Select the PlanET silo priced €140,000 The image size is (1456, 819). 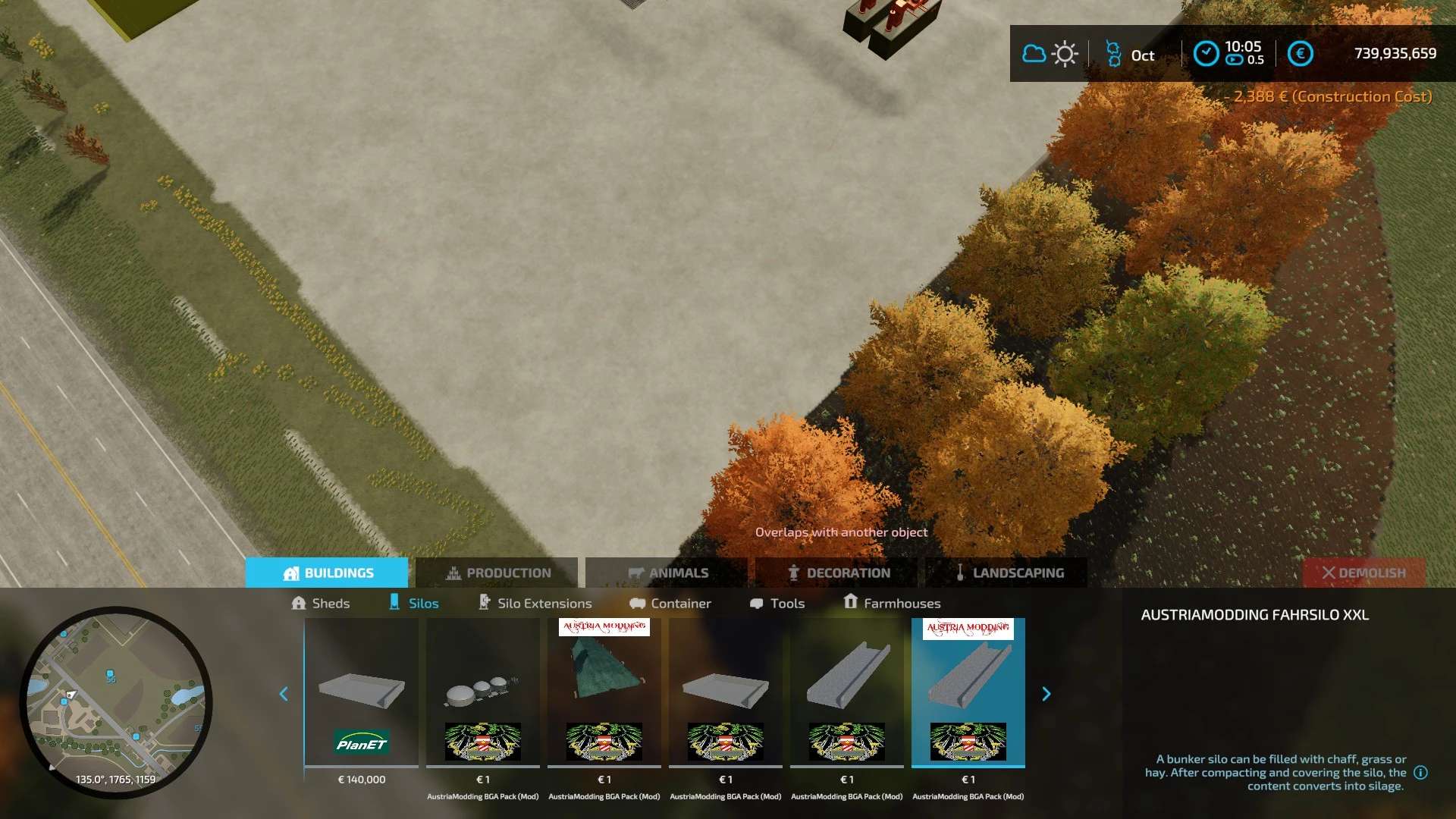[x=362, y=694]
